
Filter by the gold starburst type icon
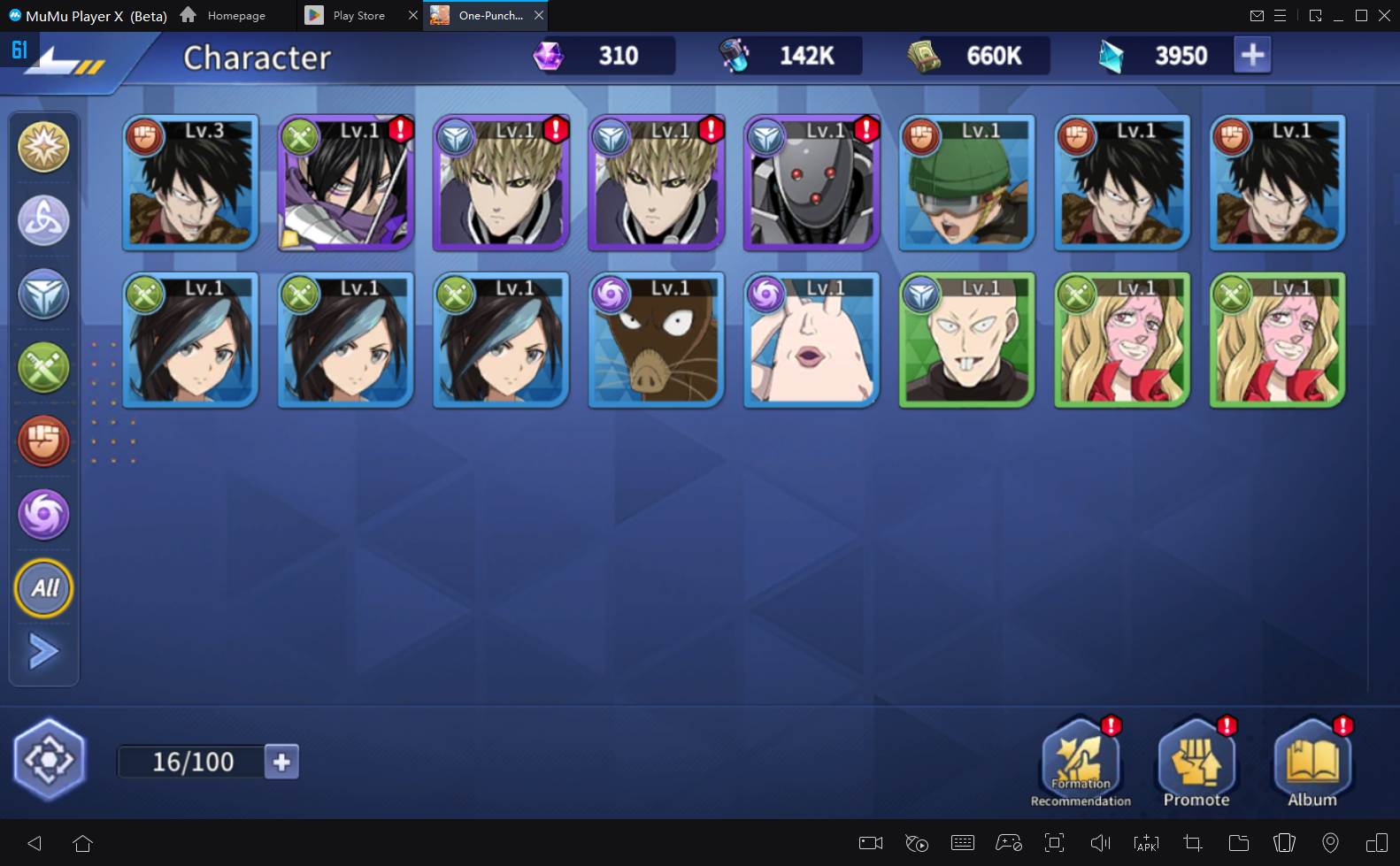coord(43,147)
